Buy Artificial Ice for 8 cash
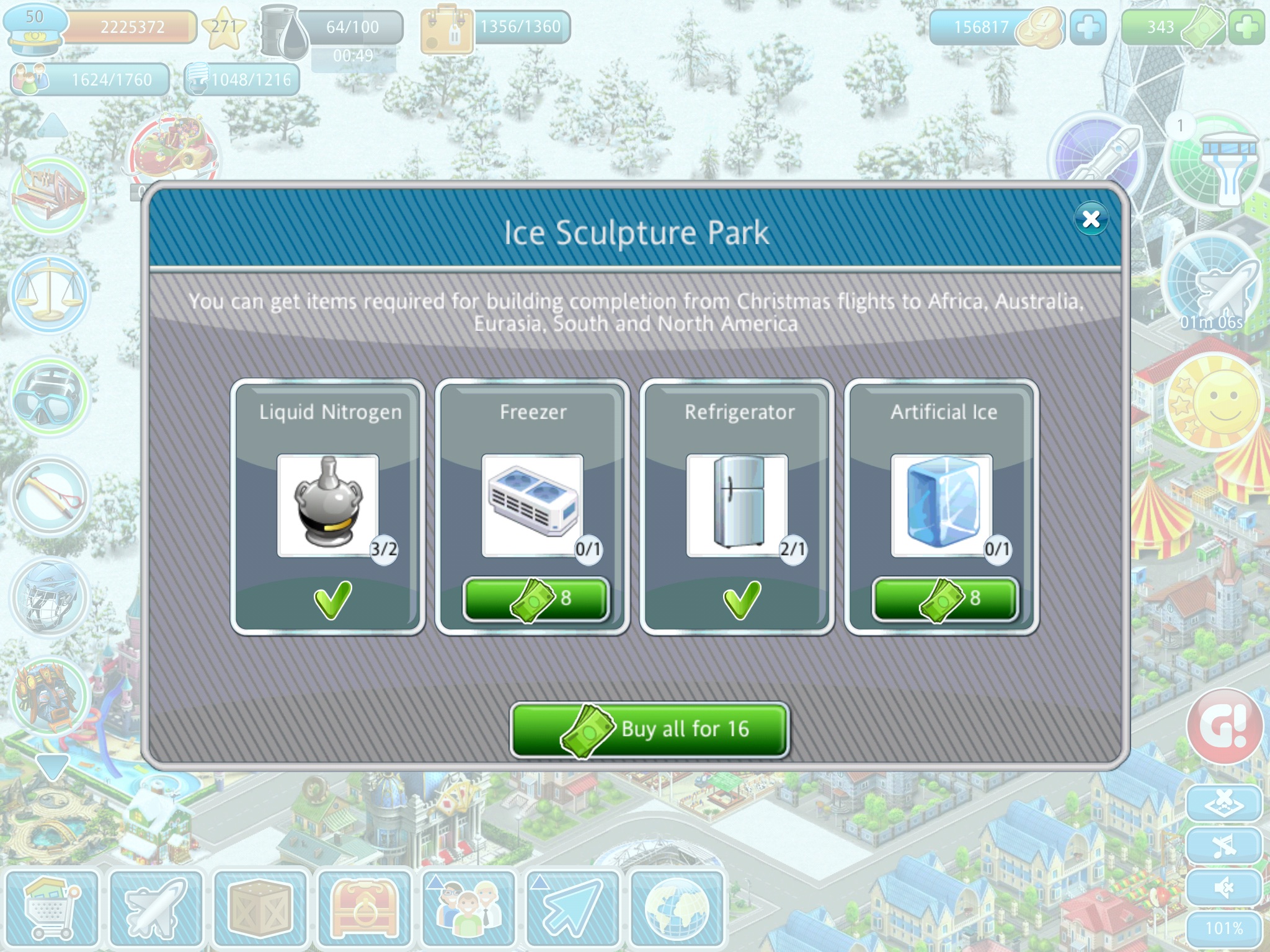Image resolution: width=1270 pixels, height=952 pixels. 944,599
